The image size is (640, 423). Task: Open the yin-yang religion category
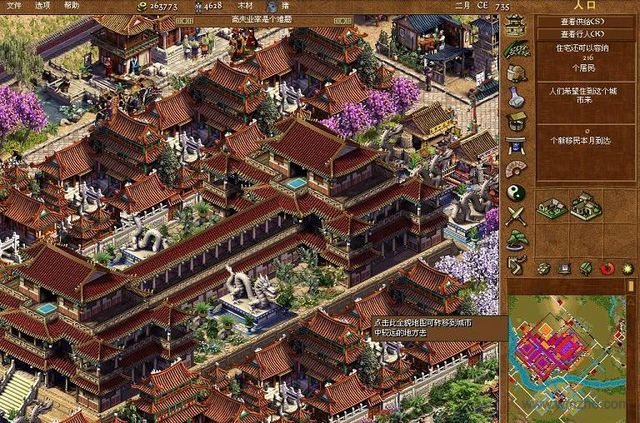click(x=516, y=192)
